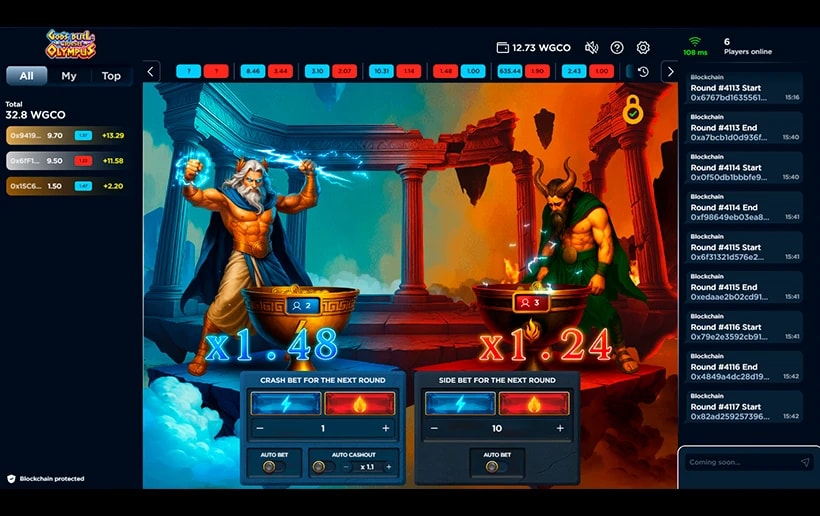Viewport: 820px width, 516px height.
Task: Place crash bet on red fire
Action: pos(360,403)
